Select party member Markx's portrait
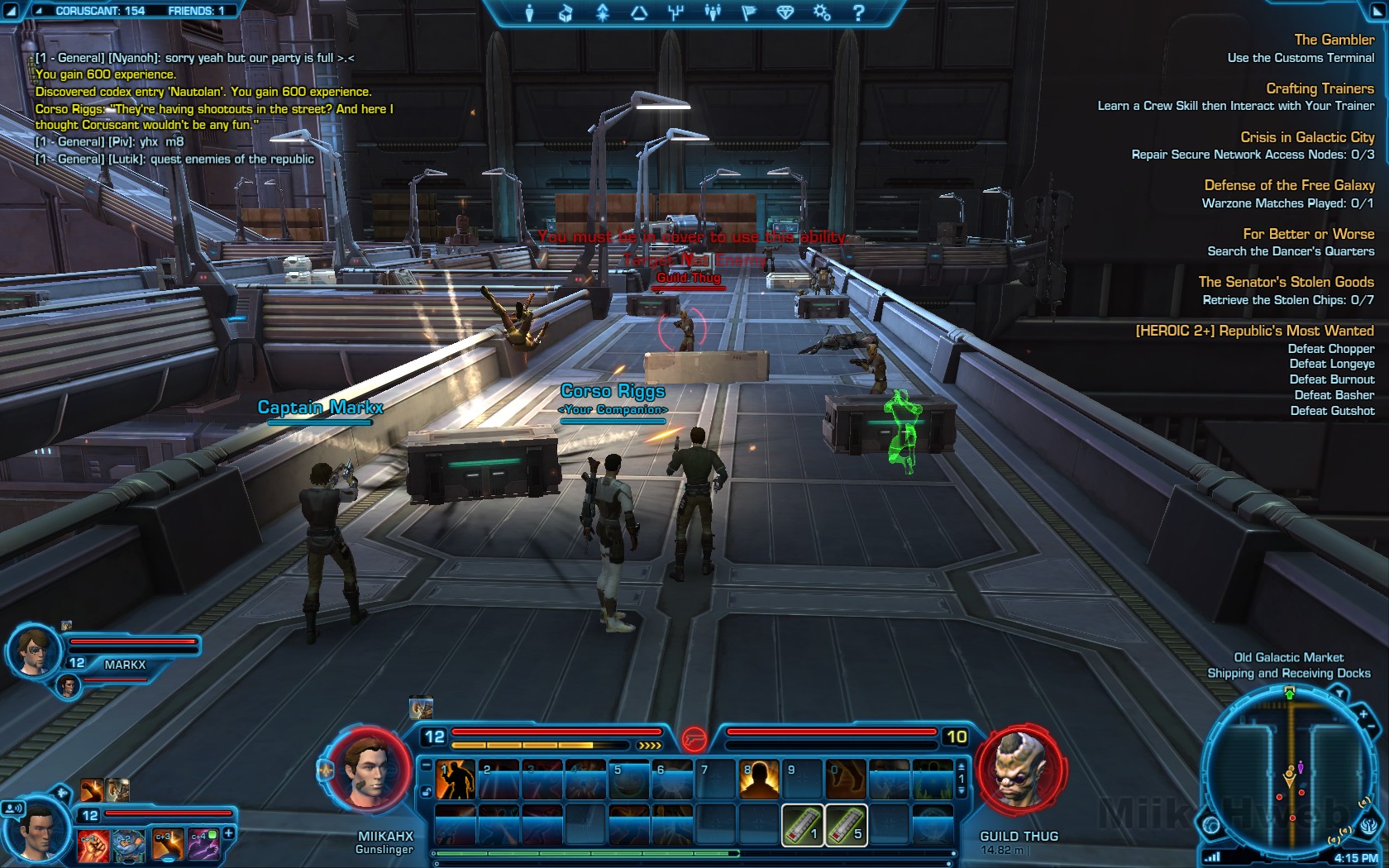Screen dimensions: 1389x868 click(35, 650)
